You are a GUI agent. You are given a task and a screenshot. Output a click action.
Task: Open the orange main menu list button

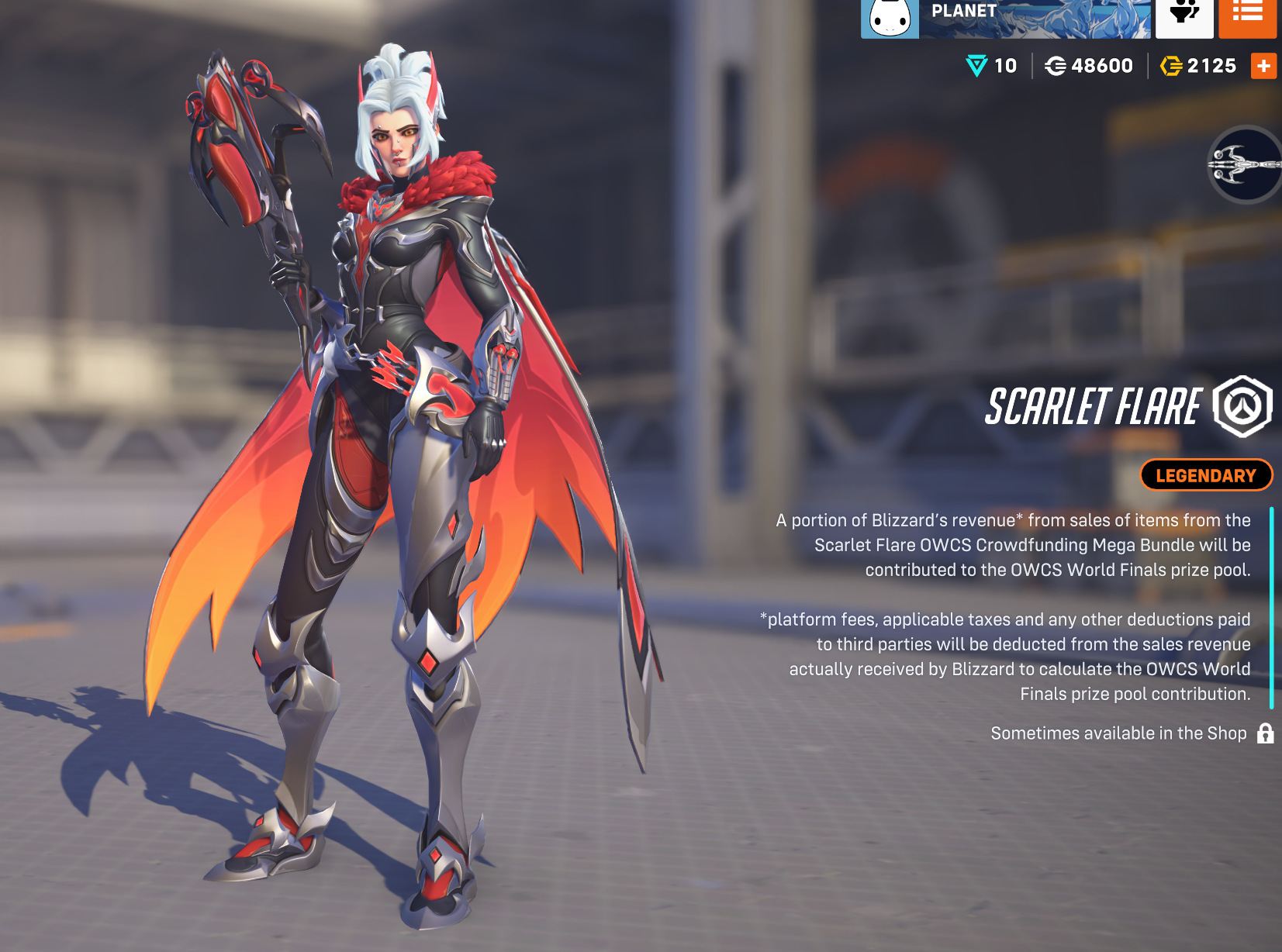pos(1247,16)
